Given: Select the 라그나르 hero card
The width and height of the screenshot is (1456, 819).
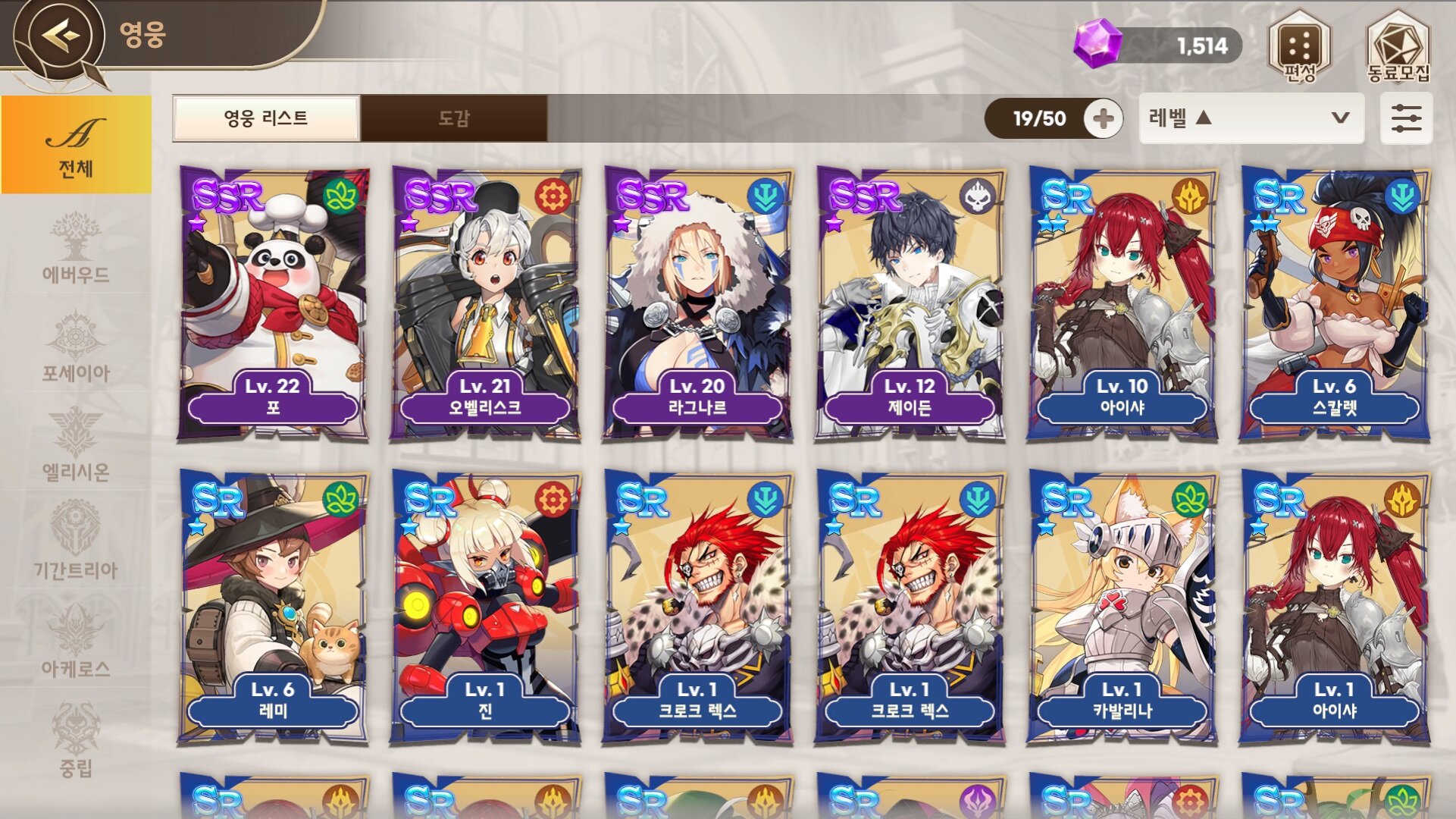Looking at the screenshot, I should (x=697, y=303).
